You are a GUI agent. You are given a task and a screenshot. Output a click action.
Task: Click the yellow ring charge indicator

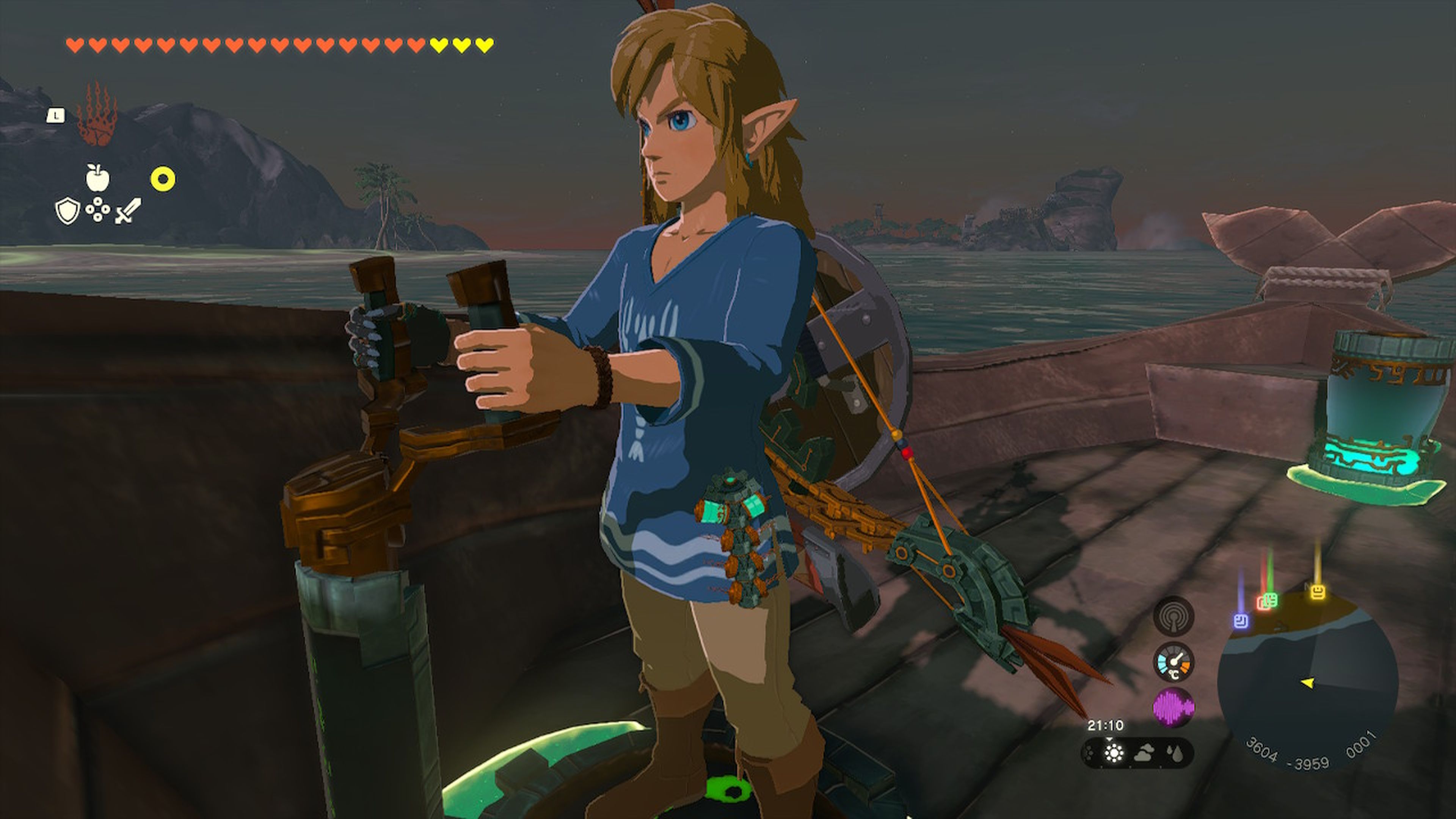(x=163, y=177)
